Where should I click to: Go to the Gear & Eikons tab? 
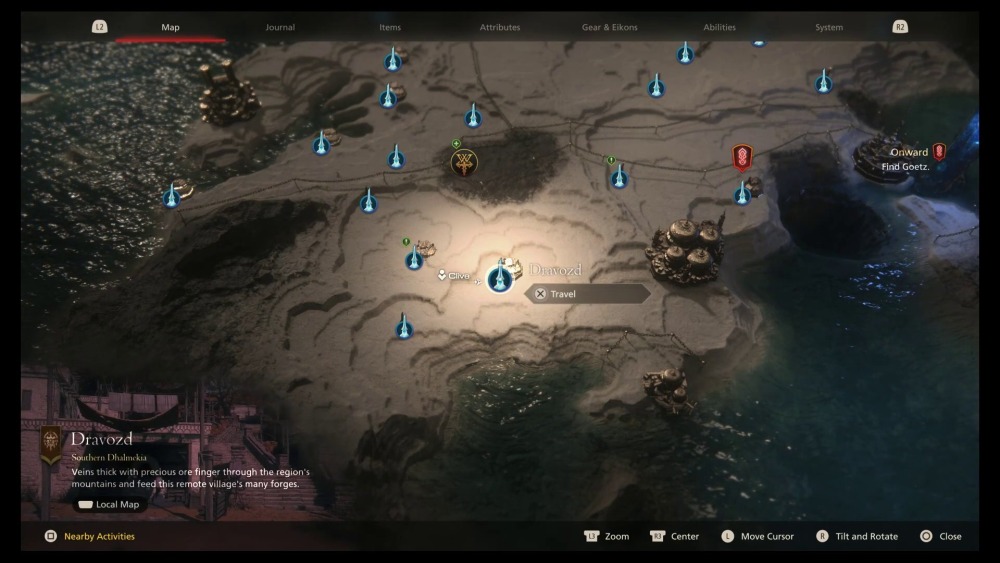(x=609, y=27)
